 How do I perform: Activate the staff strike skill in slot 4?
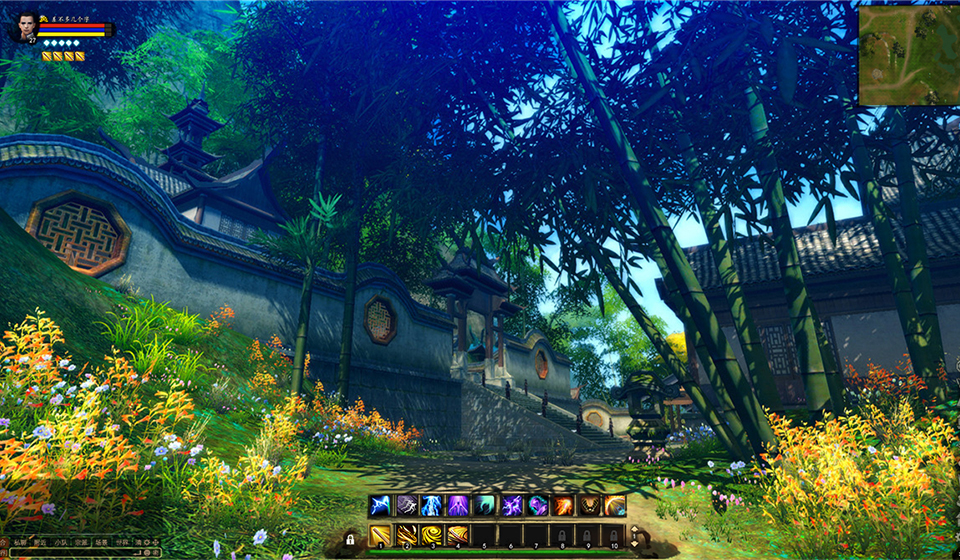coord(458,536)
